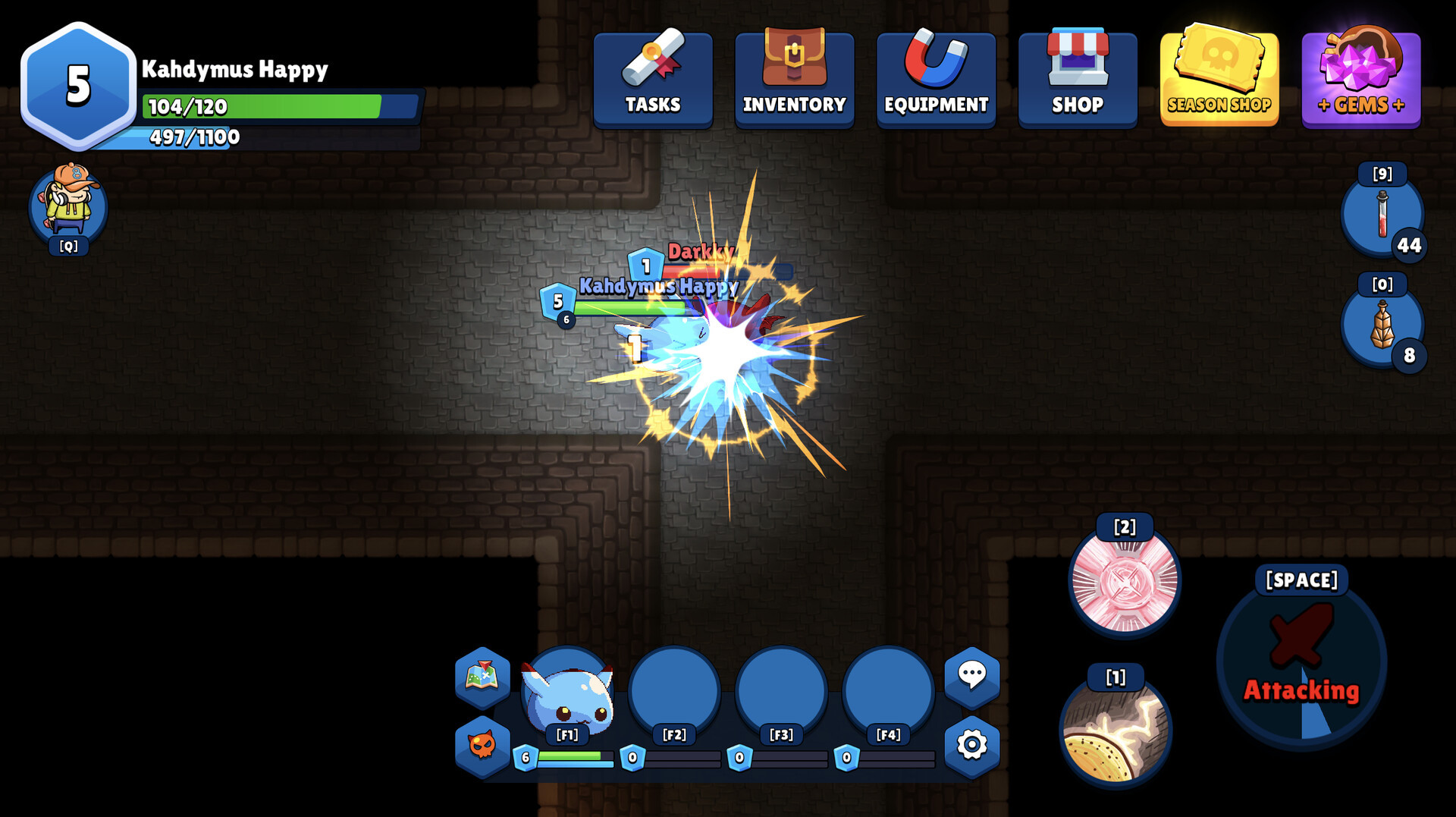1456x817 pixels.
Task: Open the world map icon
Action: [482, 675]
